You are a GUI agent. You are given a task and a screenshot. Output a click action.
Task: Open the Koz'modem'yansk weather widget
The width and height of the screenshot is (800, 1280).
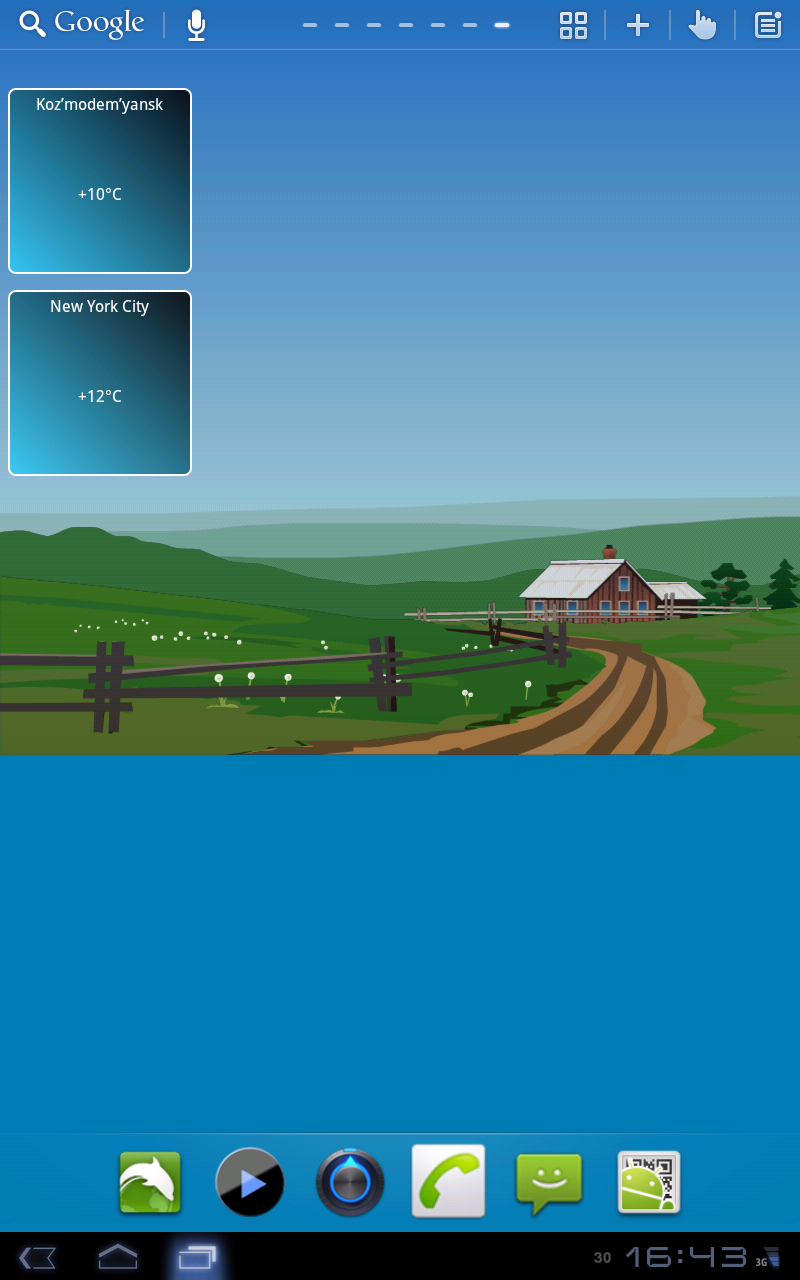(x=100, y=181)
